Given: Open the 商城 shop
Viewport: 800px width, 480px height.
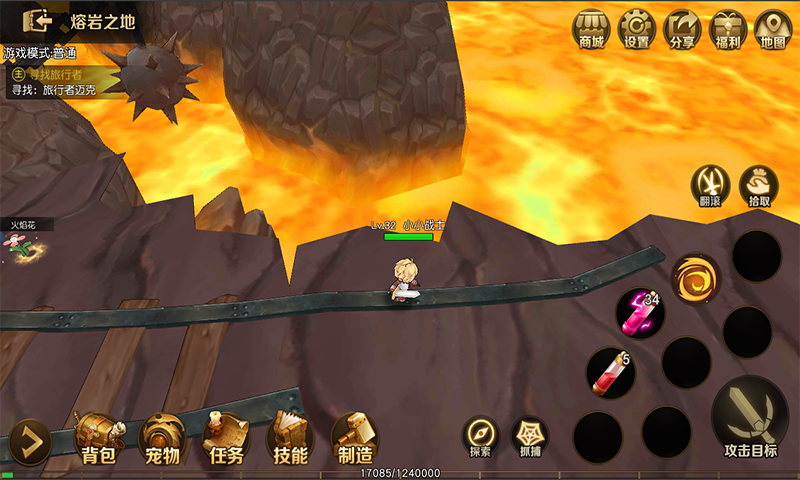Looking at the screenshot, I should tap(591, 29).
